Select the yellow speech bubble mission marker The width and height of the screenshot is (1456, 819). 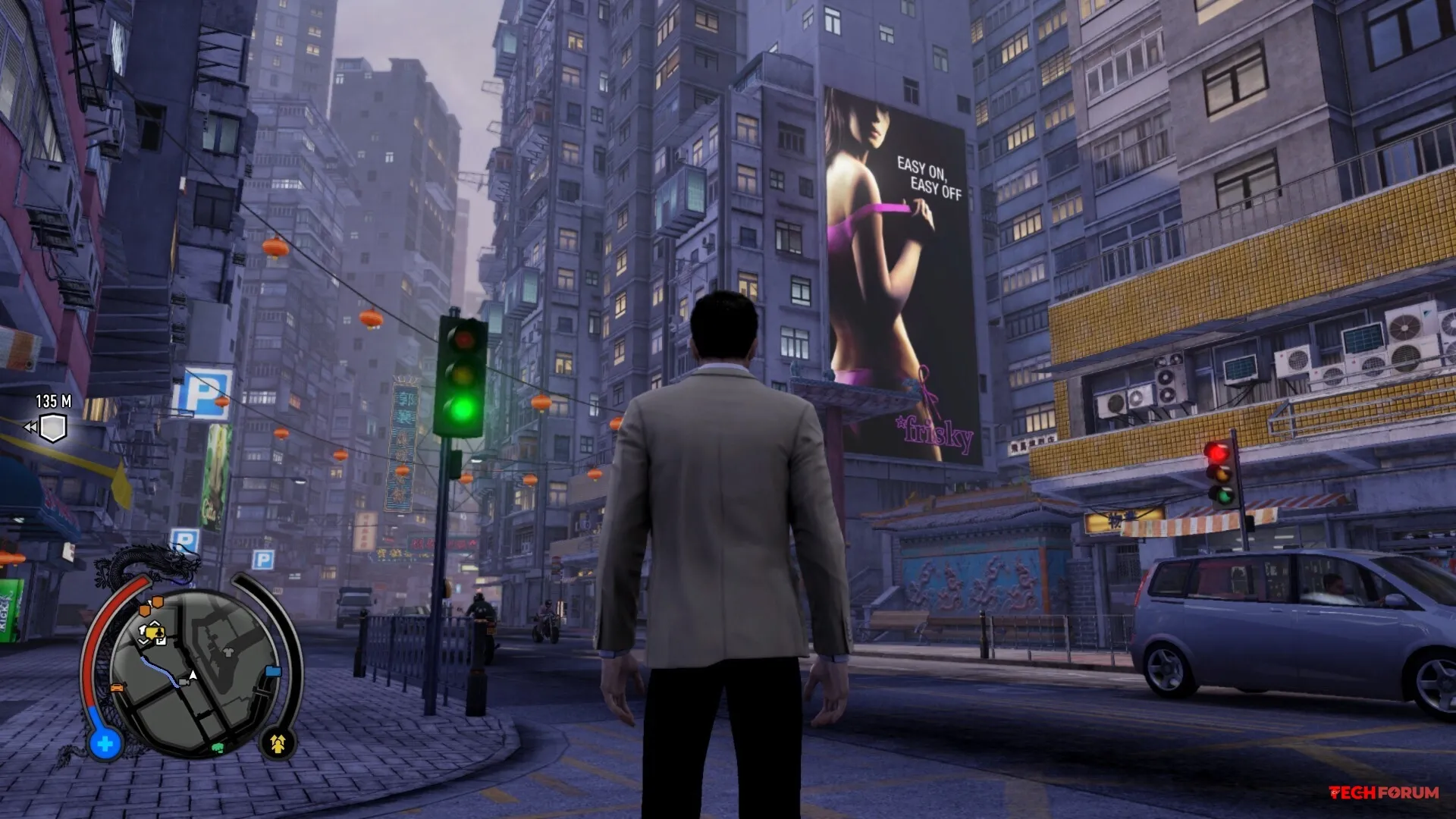pos(153,632)
